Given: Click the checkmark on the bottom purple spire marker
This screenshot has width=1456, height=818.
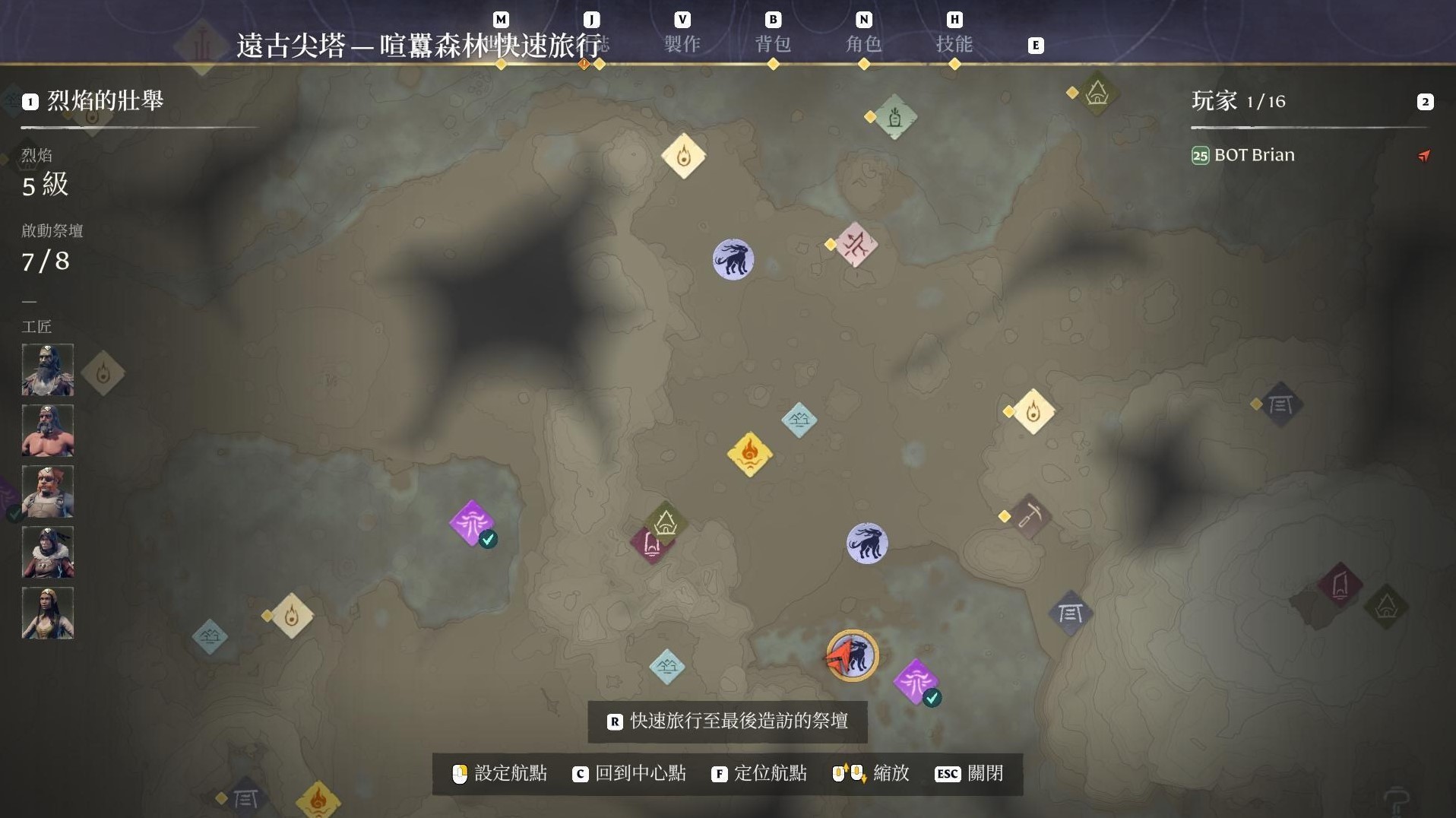Looking at the screenshot, I should point(932,696).
